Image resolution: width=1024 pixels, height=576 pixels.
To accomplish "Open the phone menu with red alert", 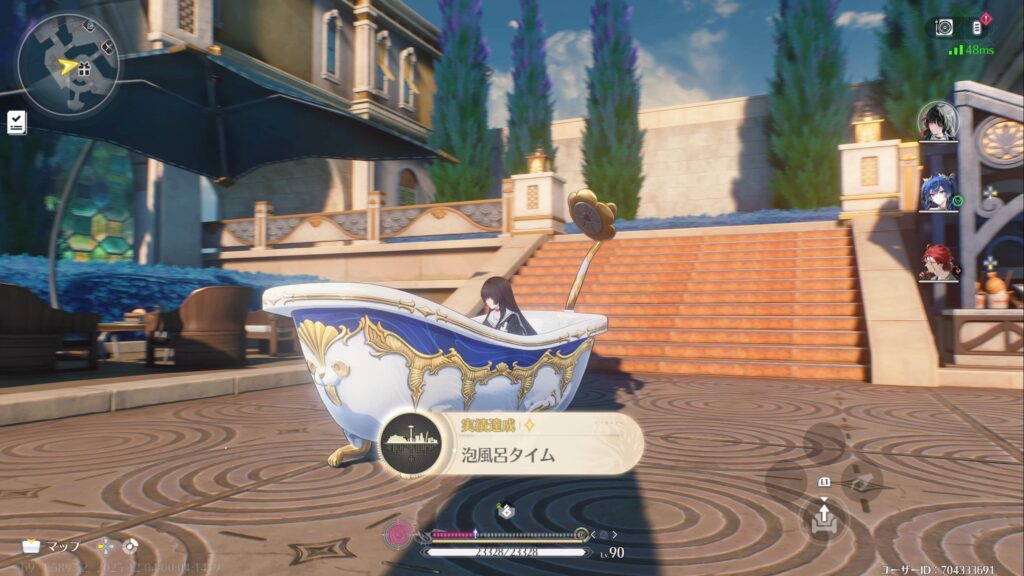I will coord(978,27).
